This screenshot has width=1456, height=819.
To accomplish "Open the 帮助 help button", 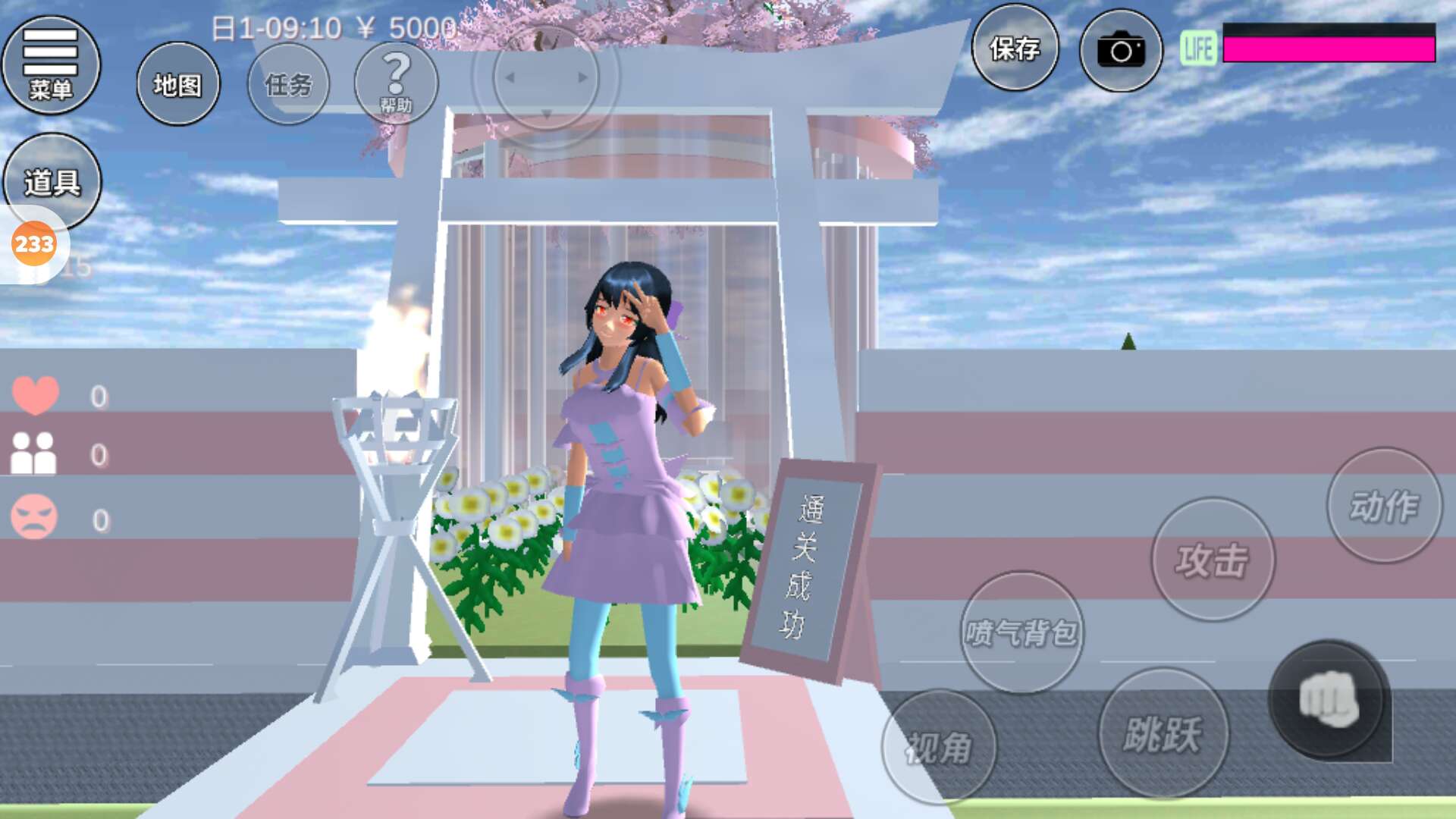I will click(396, 83).
